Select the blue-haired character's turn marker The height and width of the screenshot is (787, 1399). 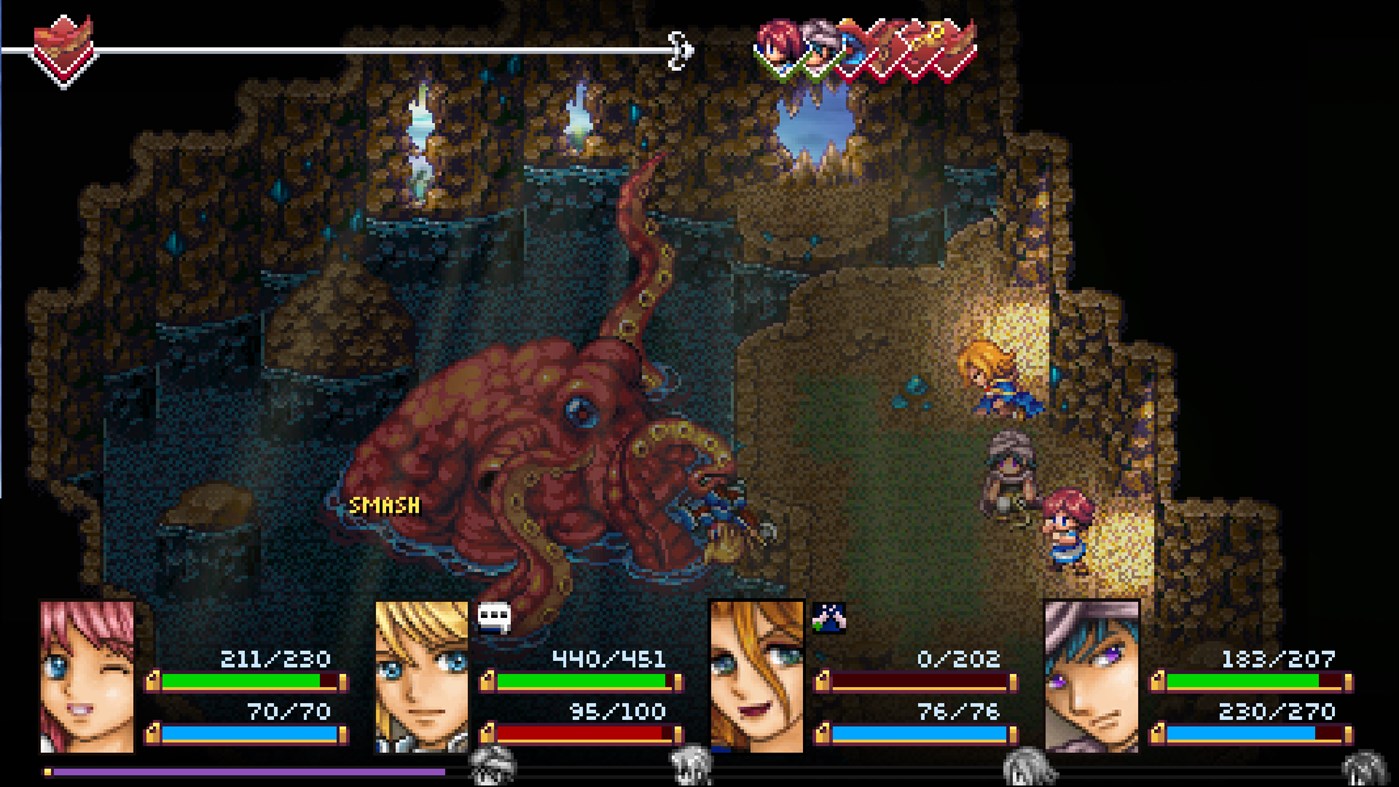pyautogui.click(x=817, y=48)
